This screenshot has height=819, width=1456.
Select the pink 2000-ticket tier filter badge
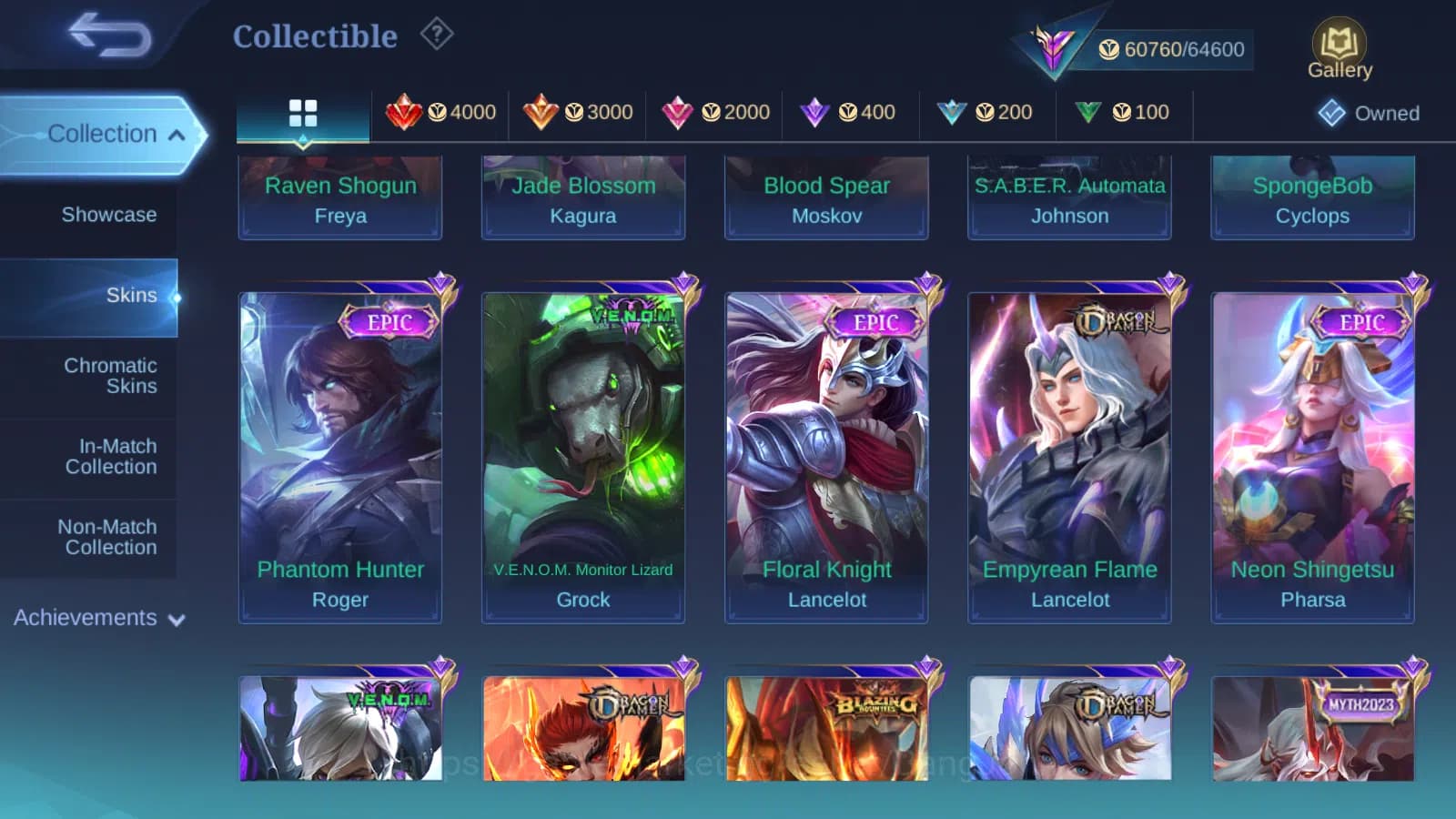pyautogui.click(x=713, y=112)
